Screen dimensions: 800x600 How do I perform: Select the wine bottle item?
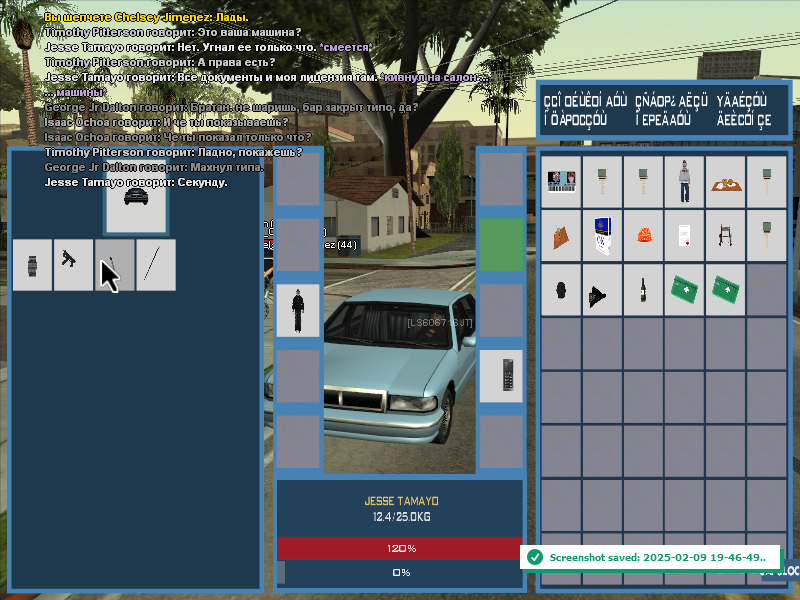click(643, 290)
